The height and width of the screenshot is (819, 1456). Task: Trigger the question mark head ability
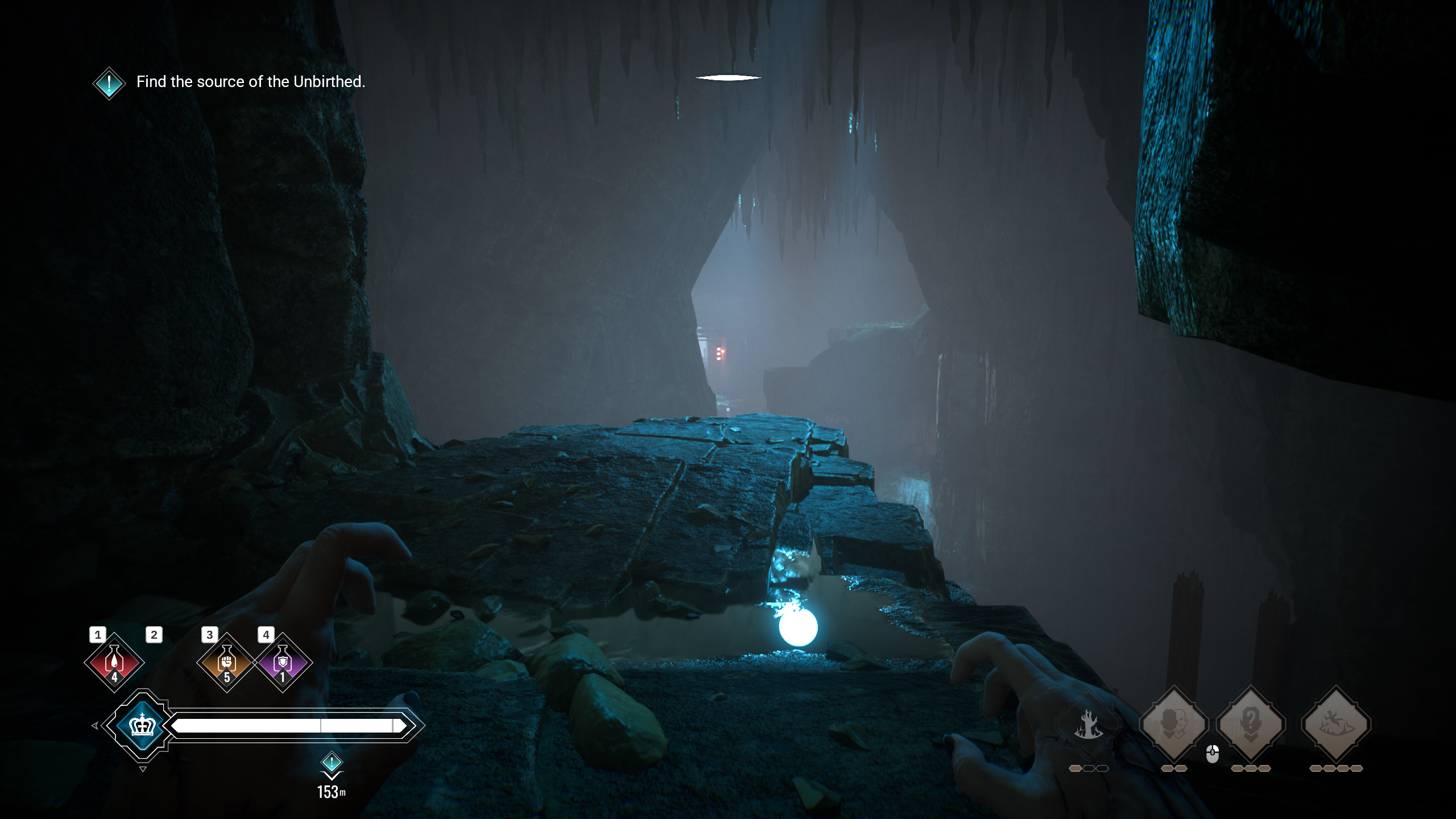tap(1250, 724)
